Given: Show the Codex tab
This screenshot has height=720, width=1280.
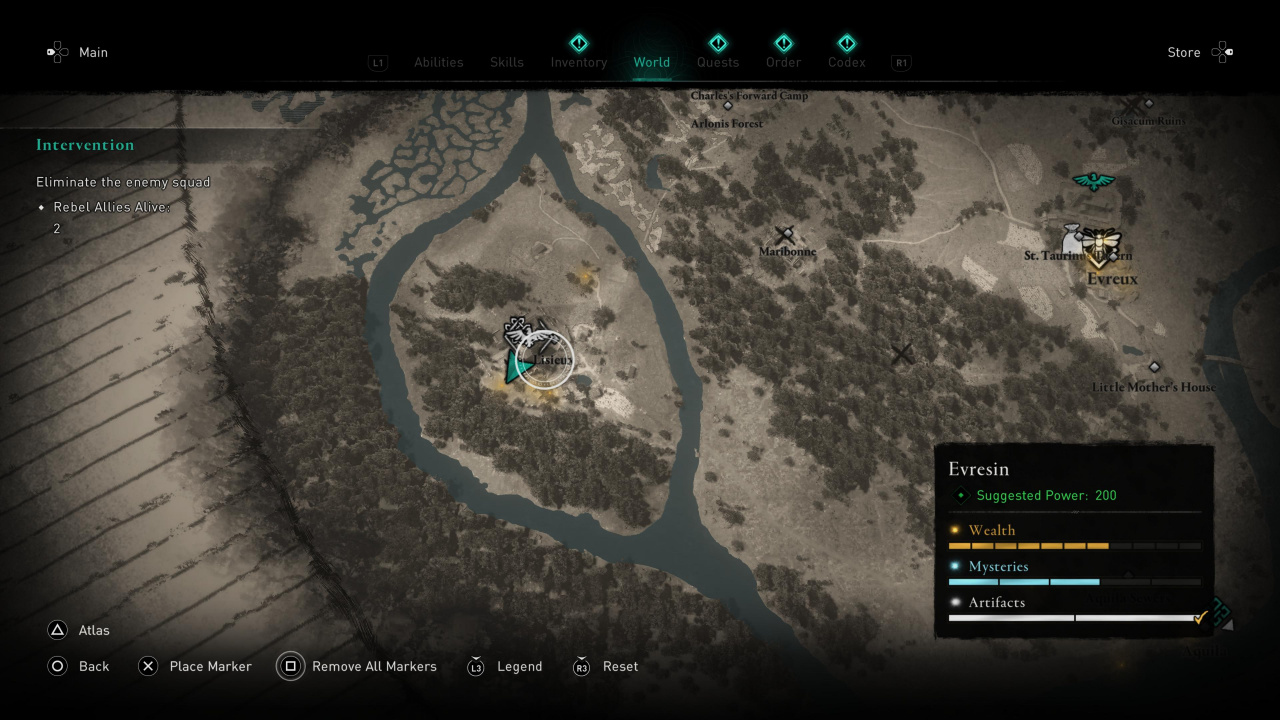Looking at the screenshot, I should click(846, 62).
